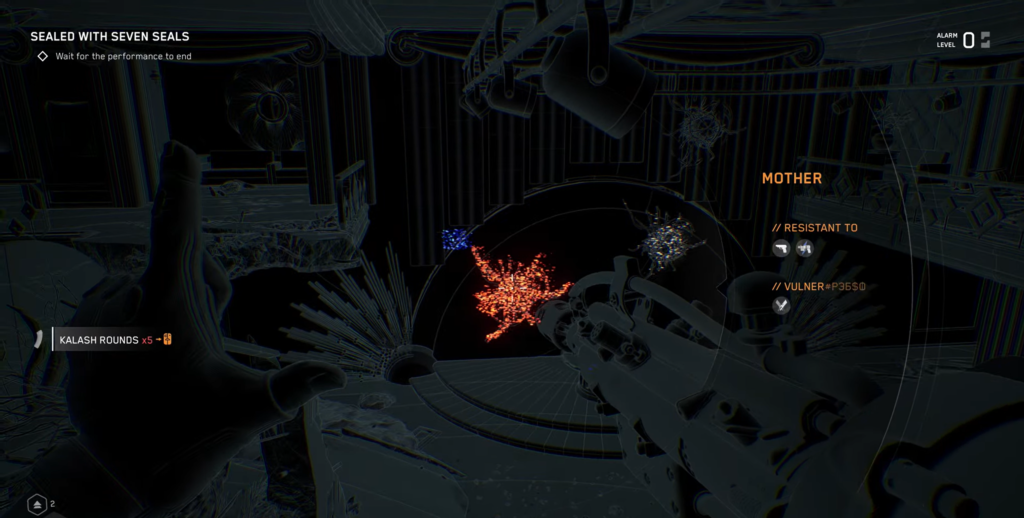Click the Alarm Level indicator icon
Image resolution: width=1024 pixels, height=518 pixels.
[985, 40]
